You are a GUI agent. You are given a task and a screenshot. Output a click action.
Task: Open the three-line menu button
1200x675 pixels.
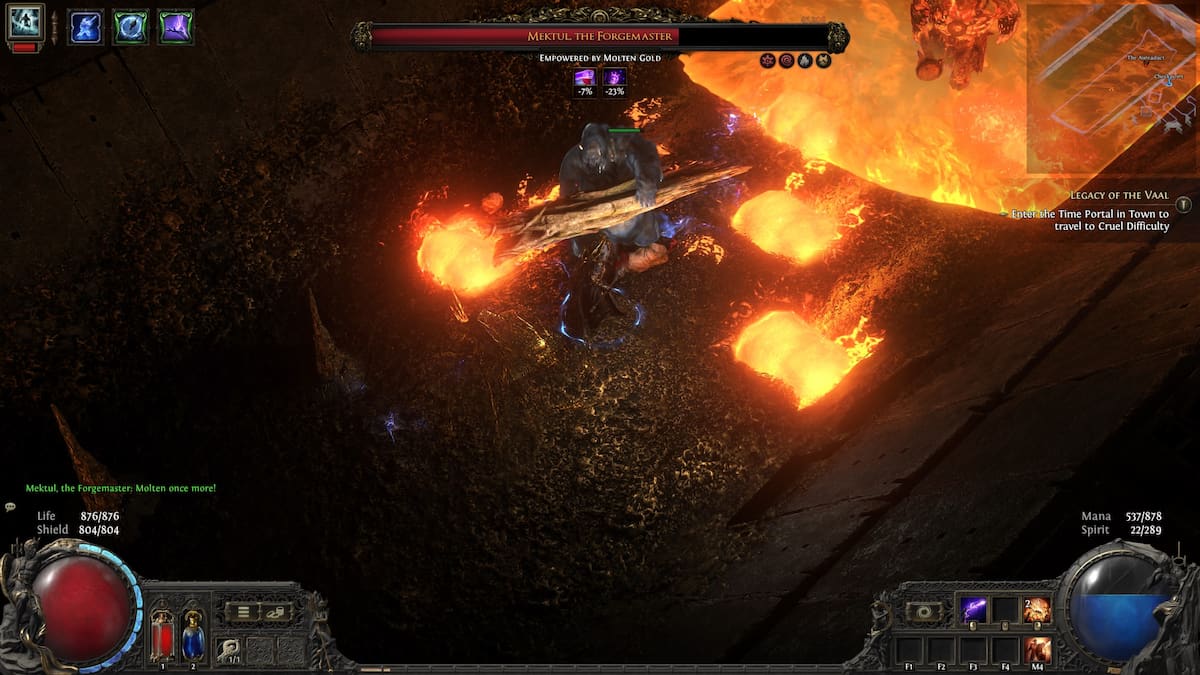(x=241, y=611)
